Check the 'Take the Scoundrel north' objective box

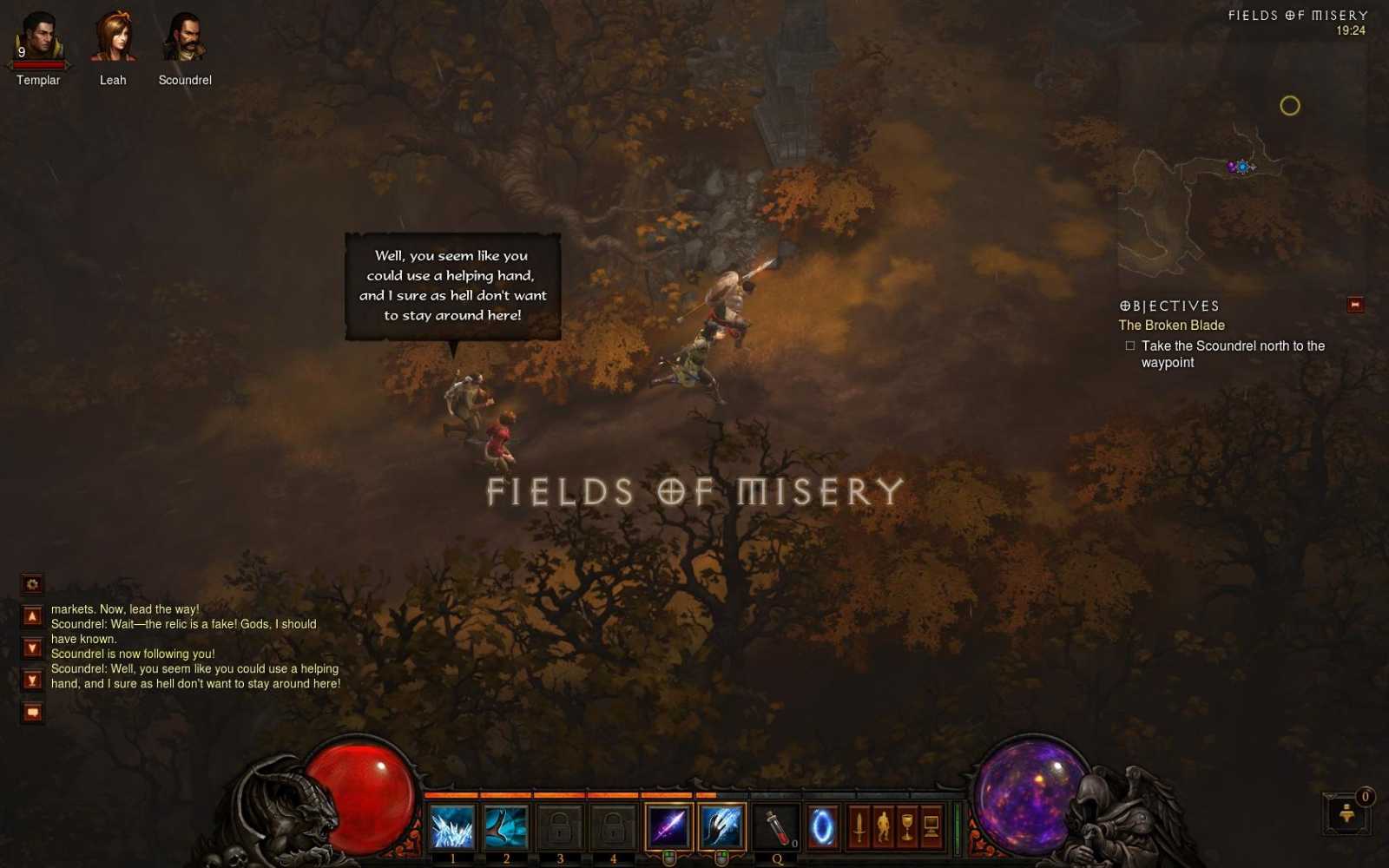pyautogui.click(x=1130, y=345)
